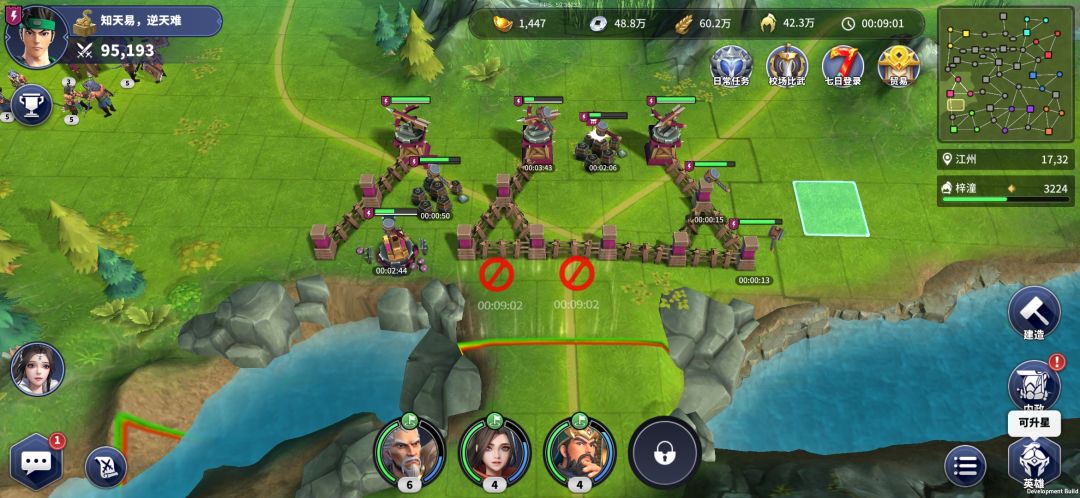The image size is (1080, 498).
Task: Open the player avatar profile
Action: point(30,32)
